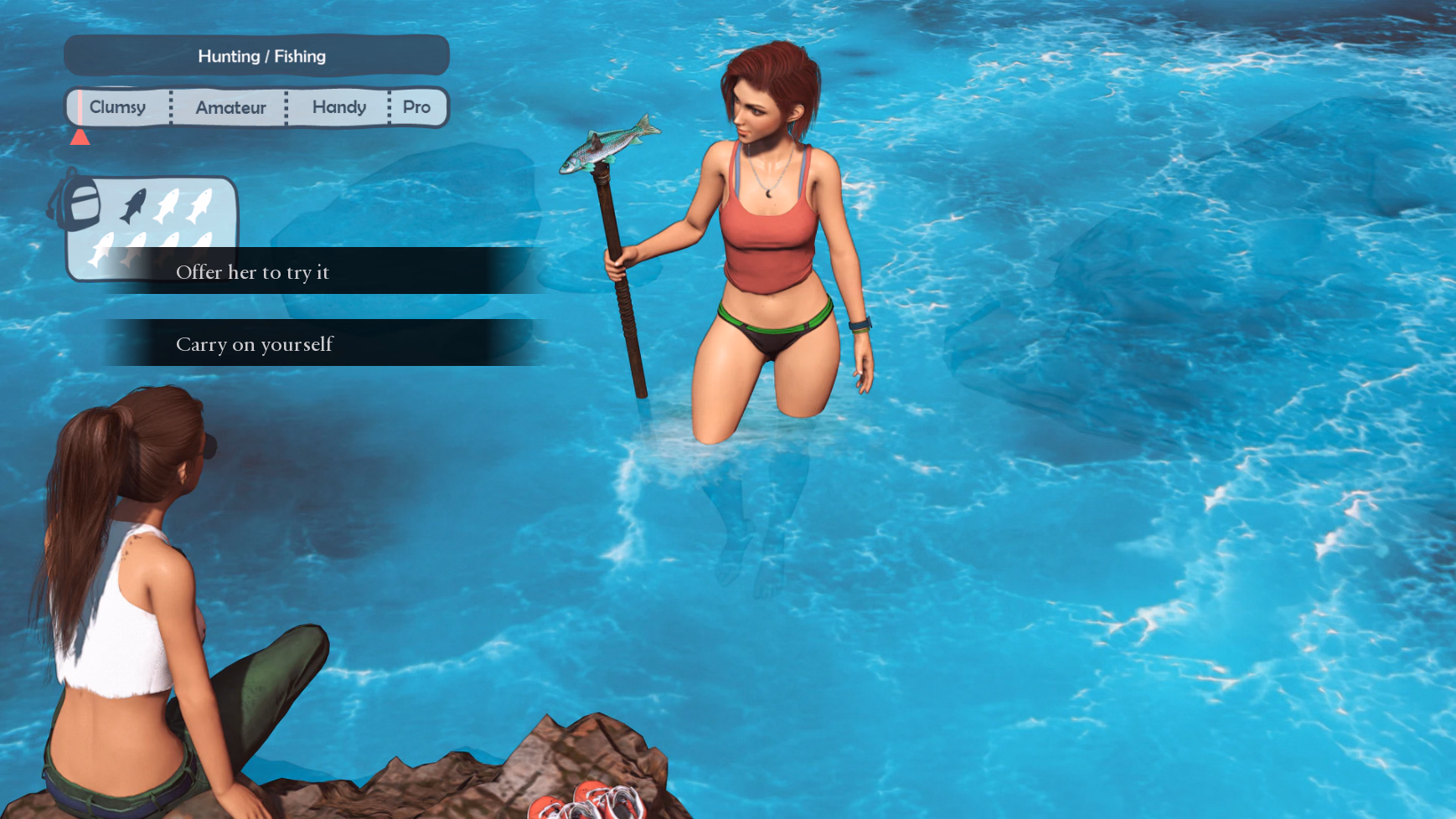Choose "Offer her to try it"
Viewport: 1456px width, 819px height.
(253, 272)
